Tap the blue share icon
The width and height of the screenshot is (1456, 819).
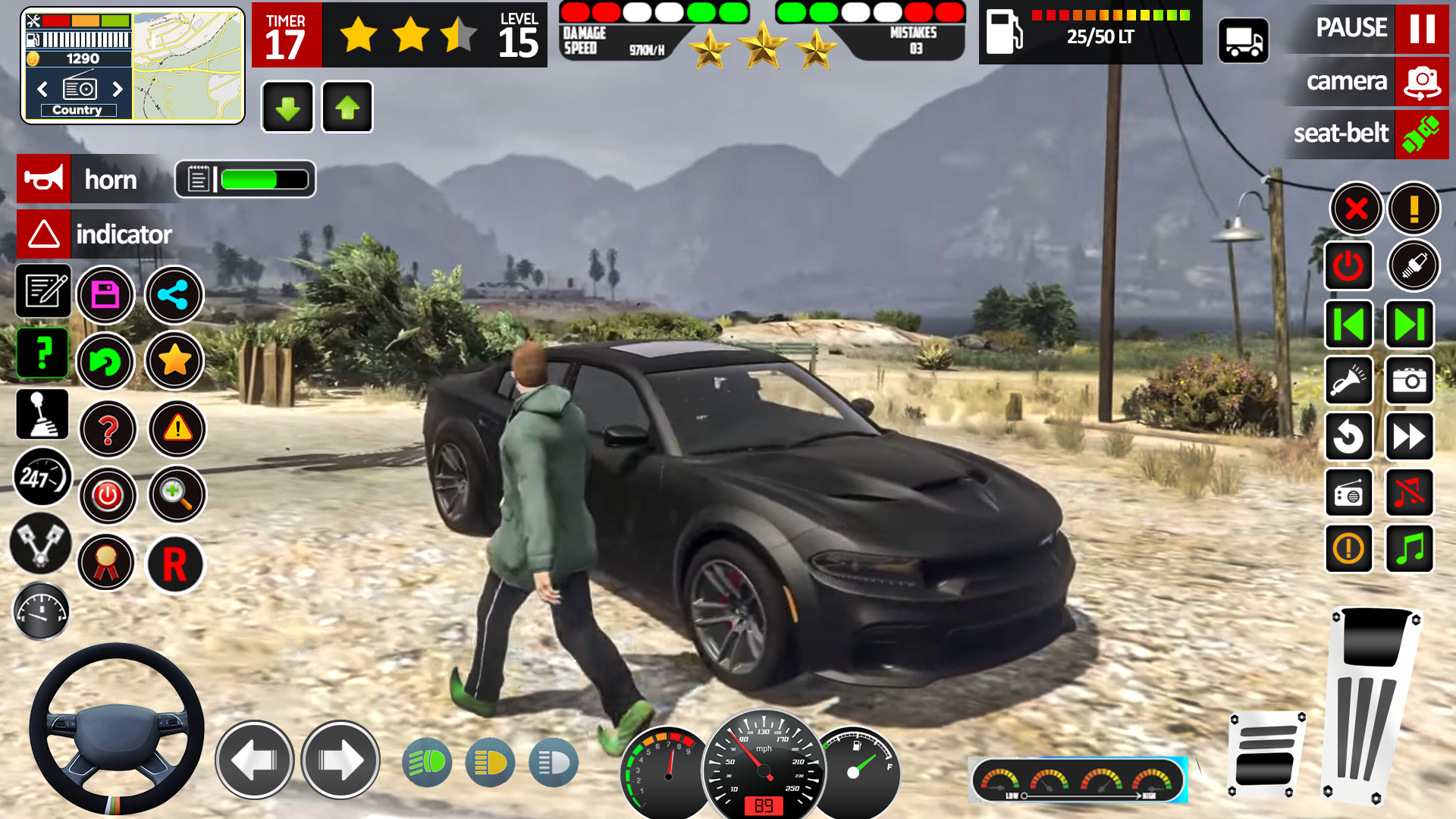173,295
